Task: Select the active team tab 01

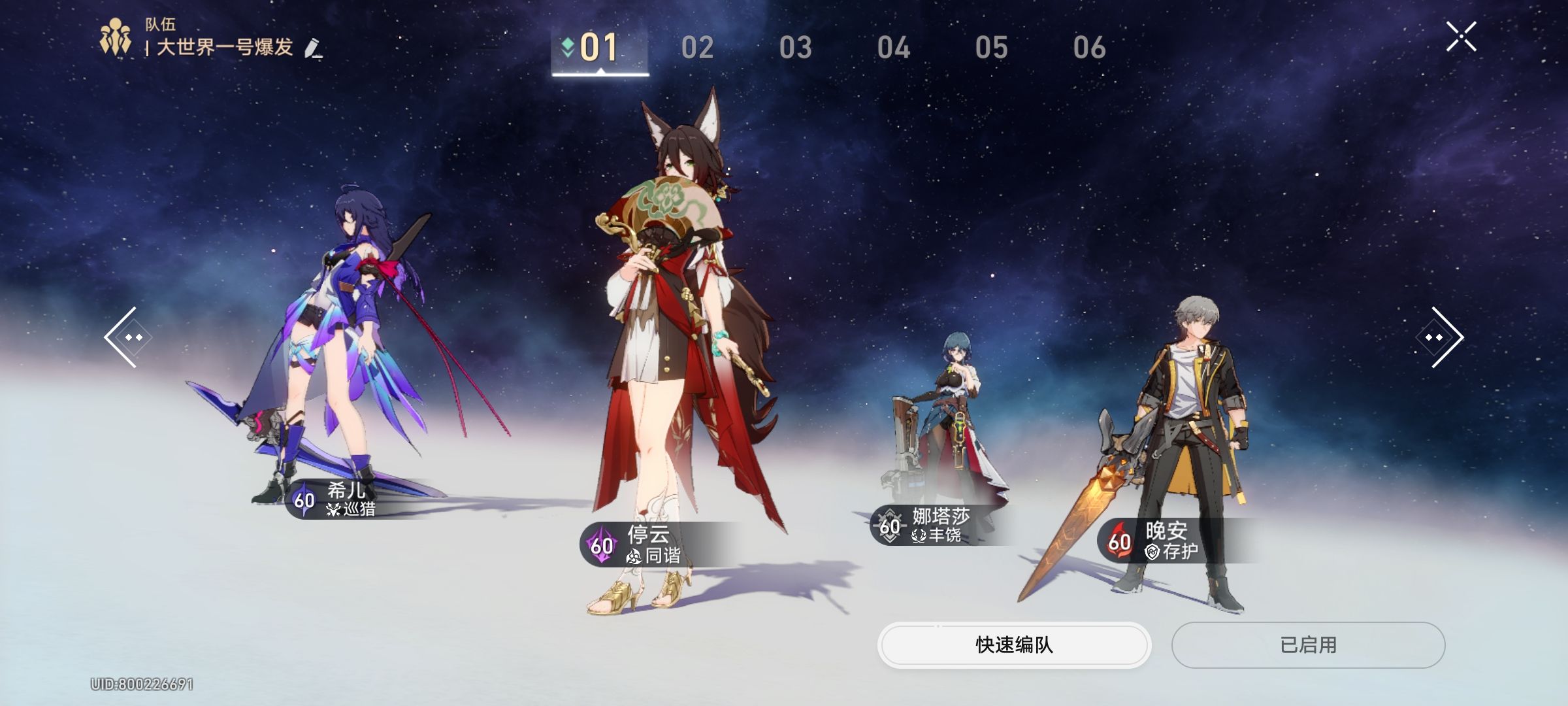Action: click(599, 48)
